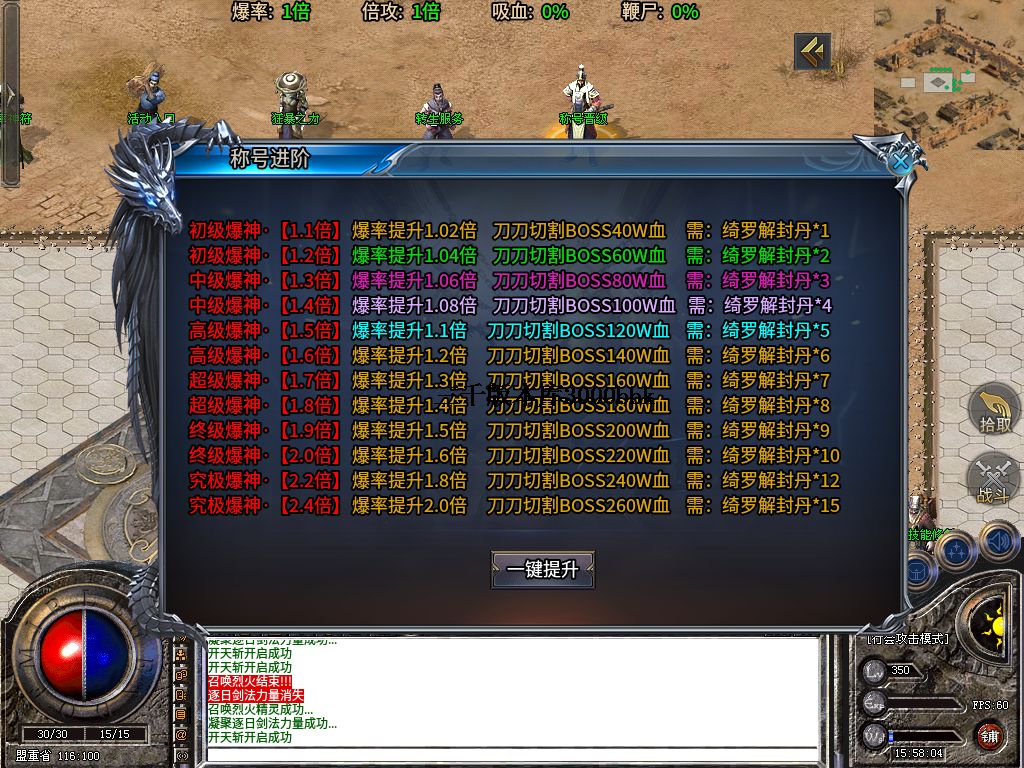The width and height of the screenshot is (1024, 768).
Task: Pick the 超级爆神 1.7倍 title row
Action: (x=510, y=380)
